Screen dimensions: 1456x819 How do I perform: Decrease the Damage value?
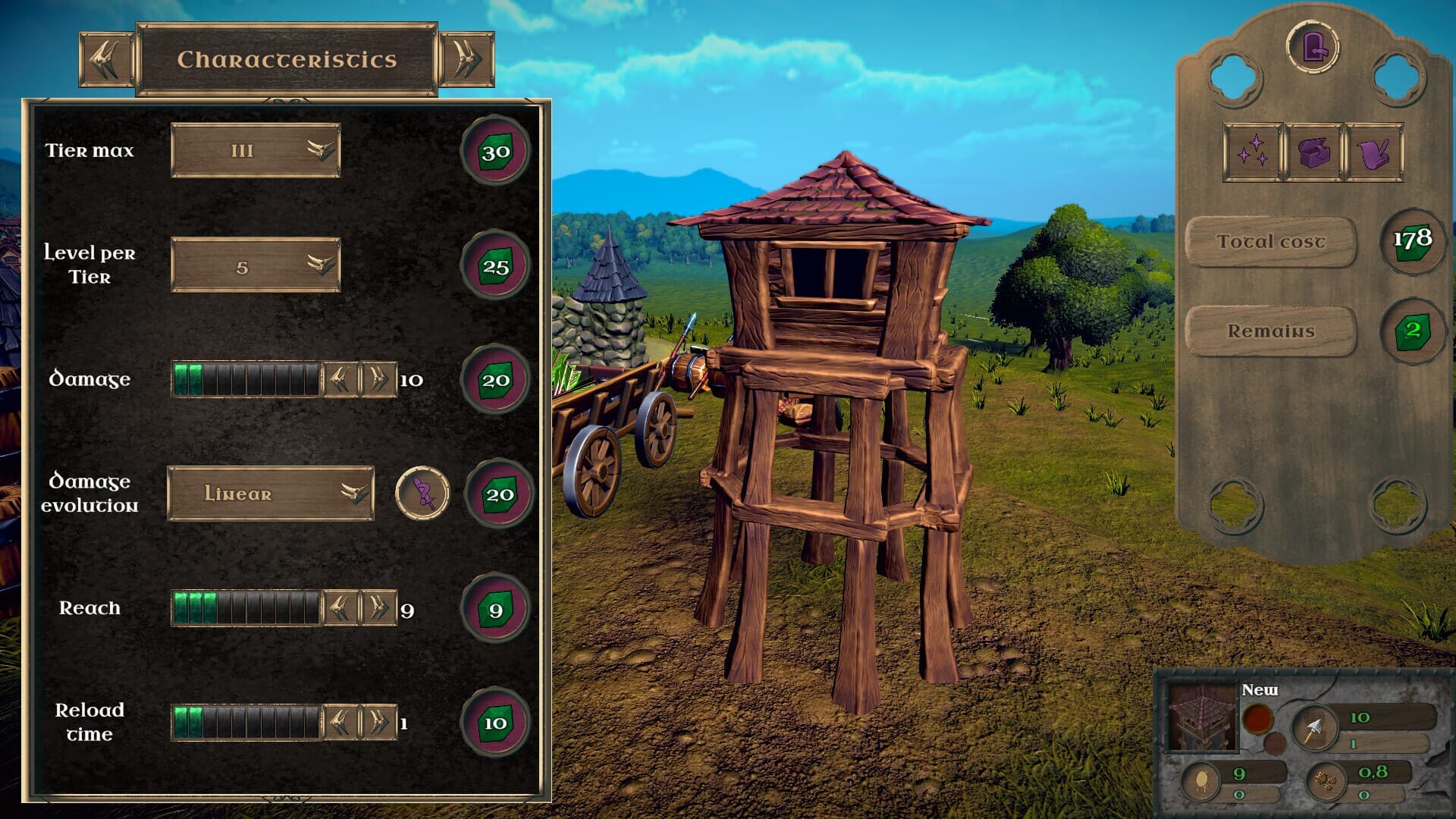tap(340, 379)
